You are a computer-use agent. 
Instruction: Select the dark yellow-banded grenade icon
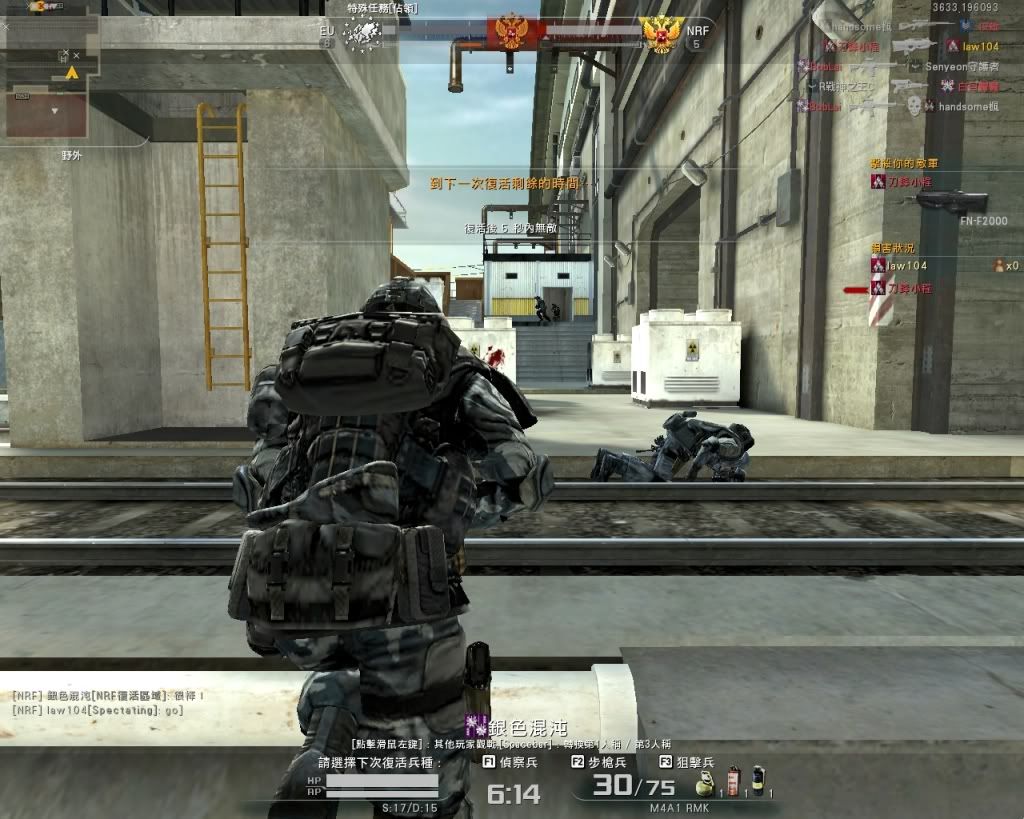coord(758,782)
